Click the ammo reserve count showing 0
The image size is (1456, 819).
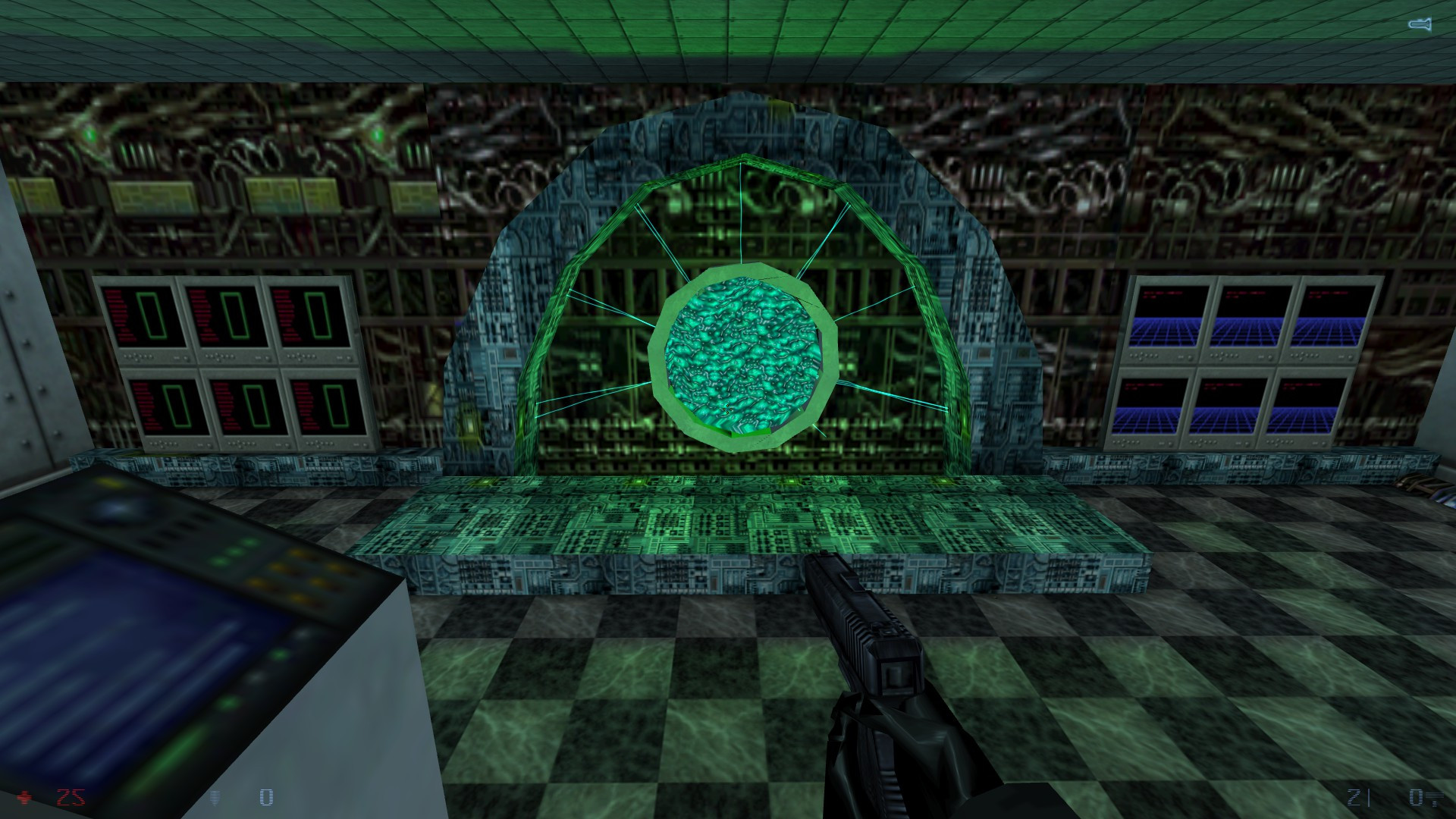[x=1415, y=795]
